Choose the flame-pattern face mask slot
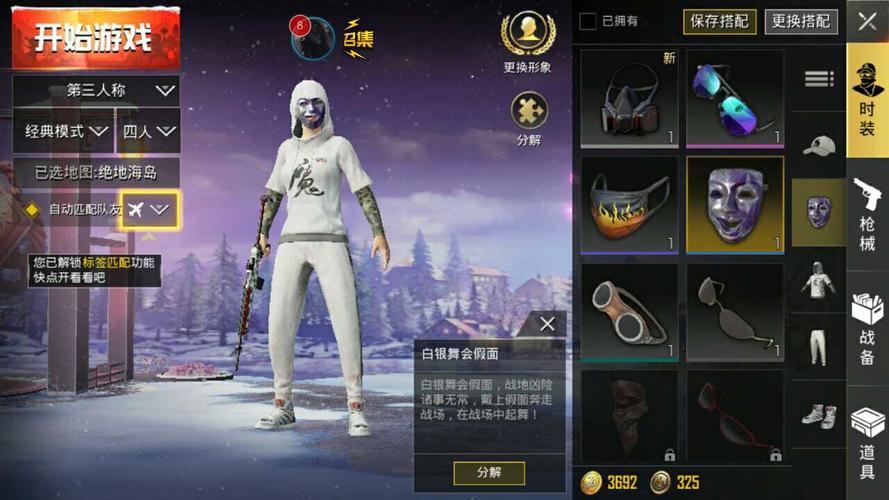The width and height of the screenshot is (889, 500). pyautogui.click(x=629, y=204)
